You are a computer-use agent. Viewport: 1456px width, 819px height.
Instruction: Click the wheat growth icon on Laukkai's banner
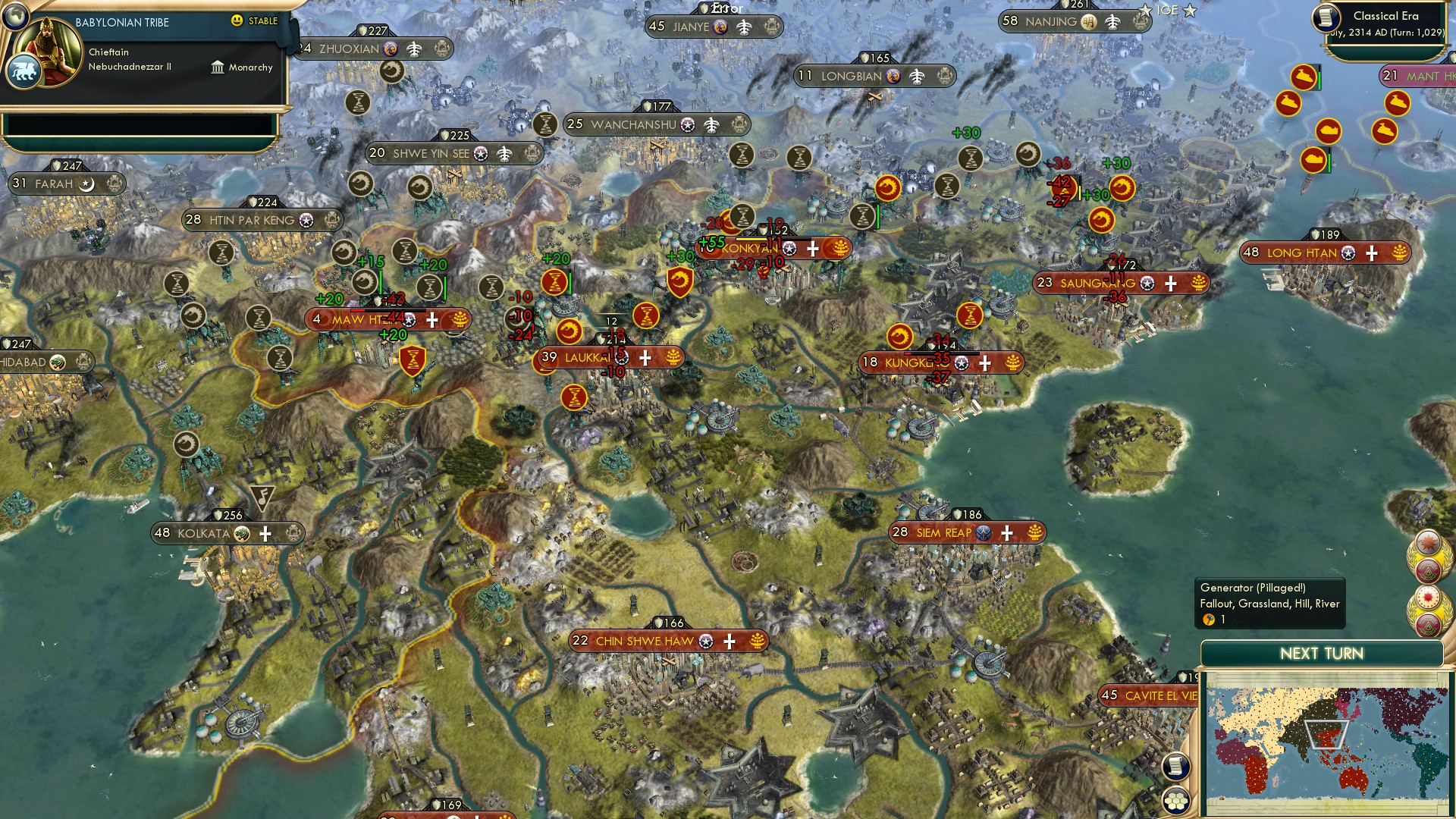click(x=672, y=356)
